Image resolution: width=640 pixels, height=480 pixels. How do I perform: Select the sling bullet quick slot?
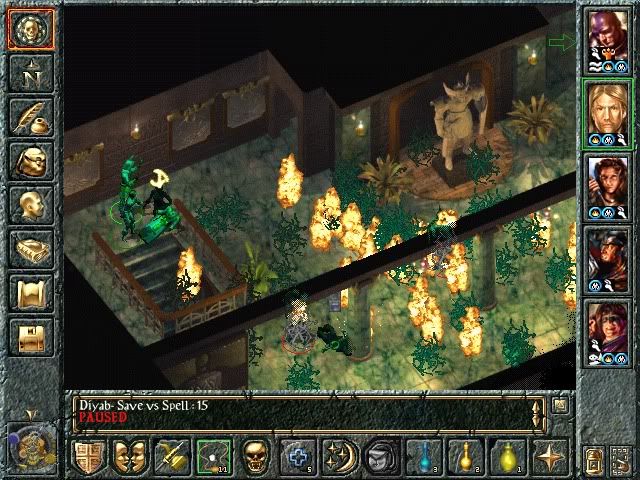[x=212, y=456]
